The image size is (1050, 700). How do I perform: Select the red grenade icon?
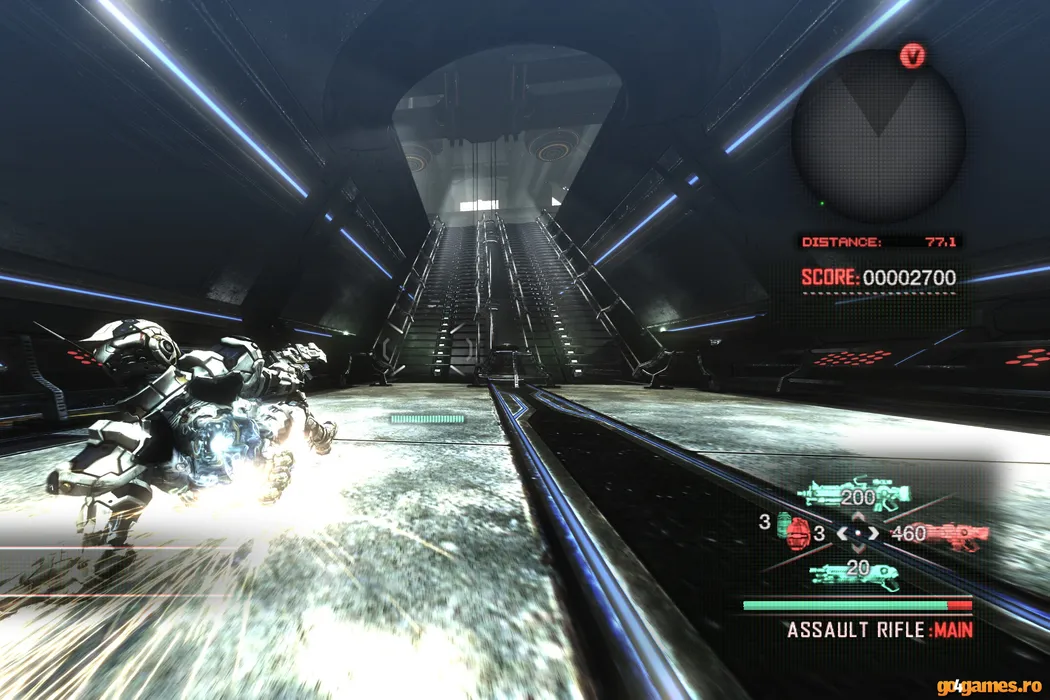[x=796, y=532]
